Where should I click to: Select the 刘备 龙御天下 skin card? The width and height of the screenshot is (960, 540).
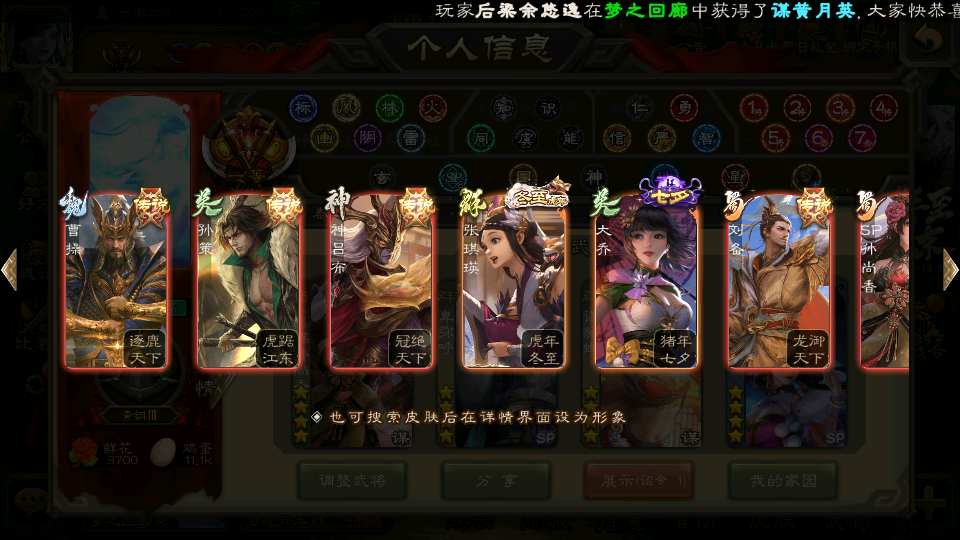(779, 282)
